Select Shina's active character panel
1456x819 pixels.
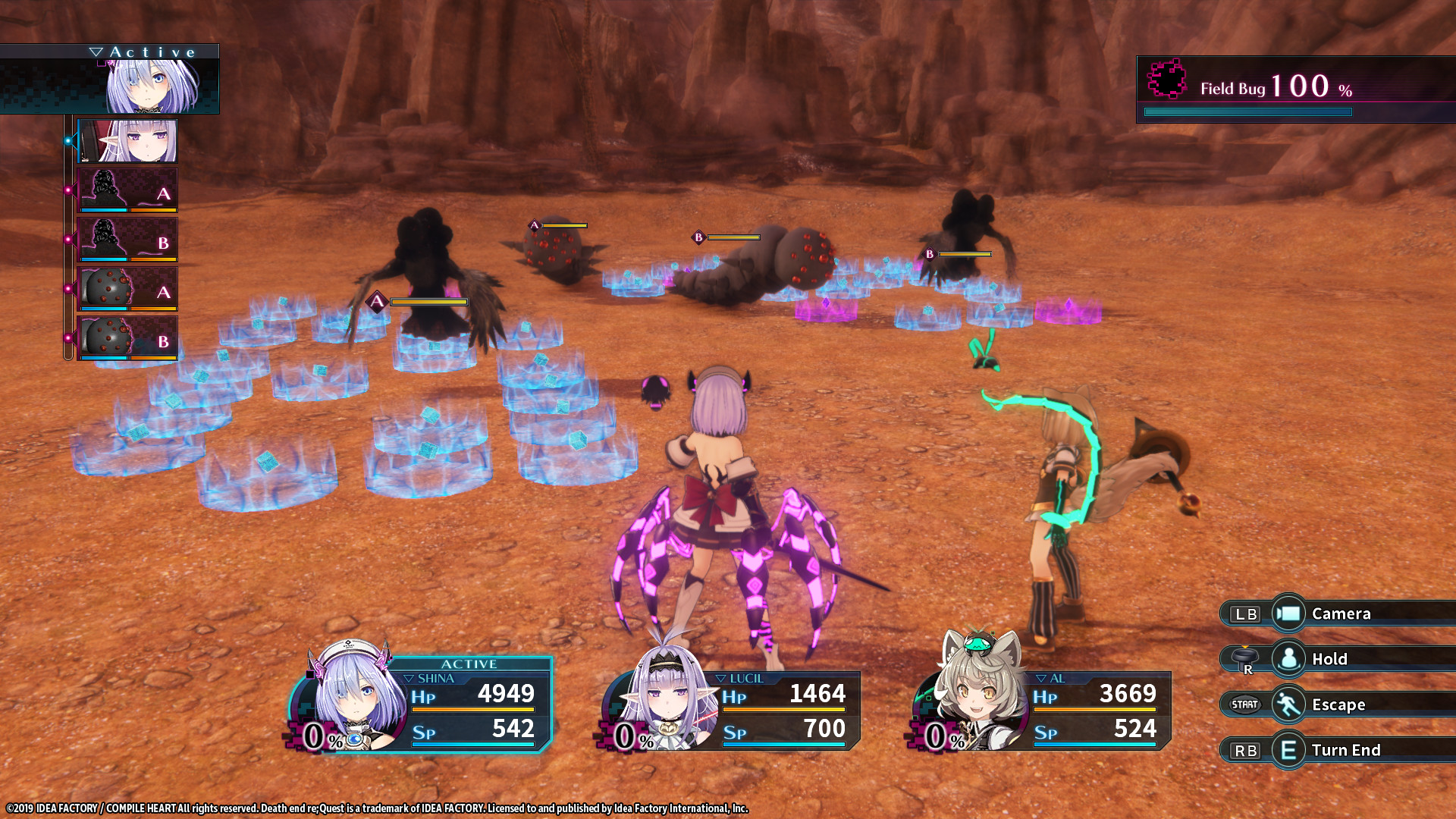click(422, 704)
